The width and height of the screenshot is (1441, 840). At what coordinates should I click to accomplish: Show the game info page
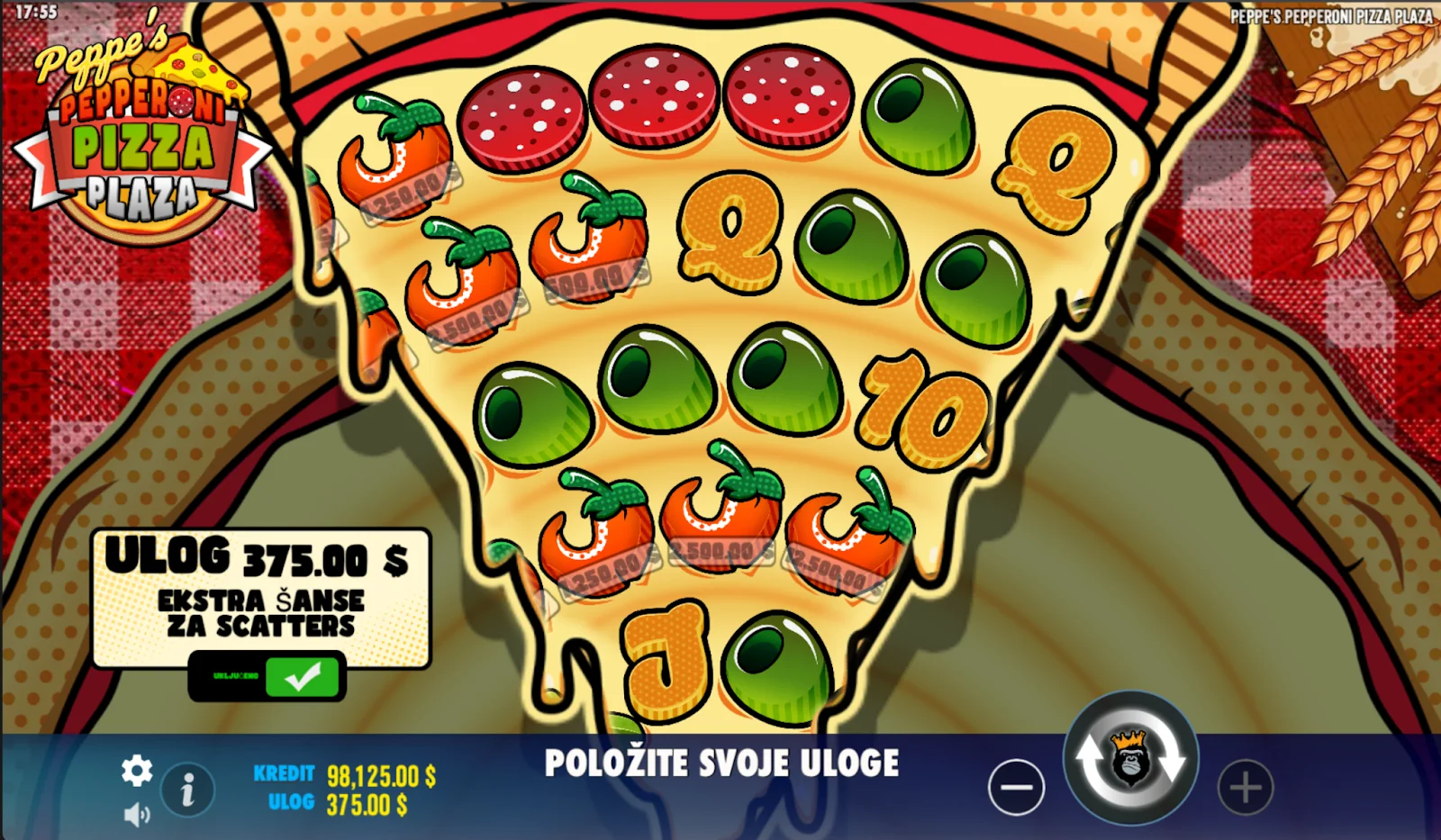[187, 791]
